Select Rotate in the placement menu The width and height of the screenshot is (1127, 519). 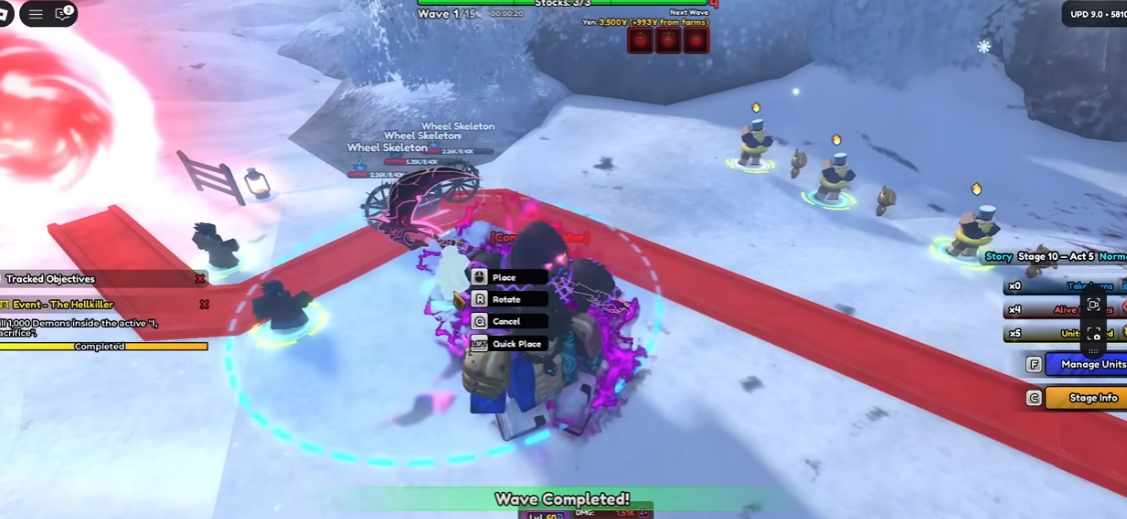509,299
